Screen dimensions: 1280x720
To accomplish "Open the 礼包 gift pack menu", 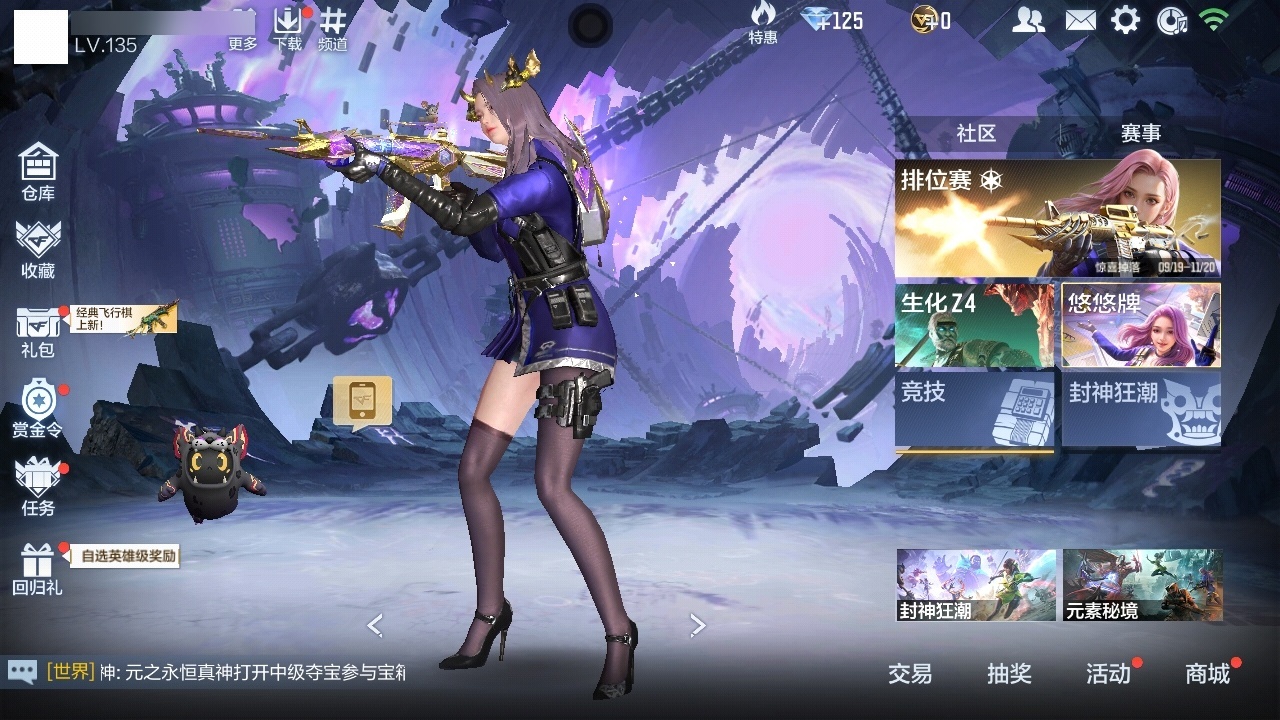I will click(38, 330).
